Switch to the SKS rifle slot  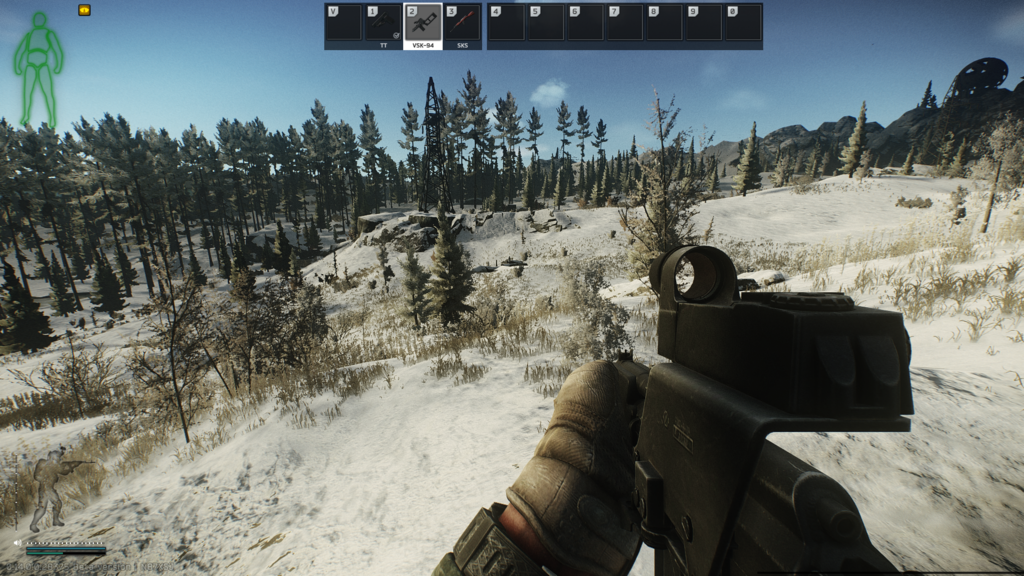462,24
